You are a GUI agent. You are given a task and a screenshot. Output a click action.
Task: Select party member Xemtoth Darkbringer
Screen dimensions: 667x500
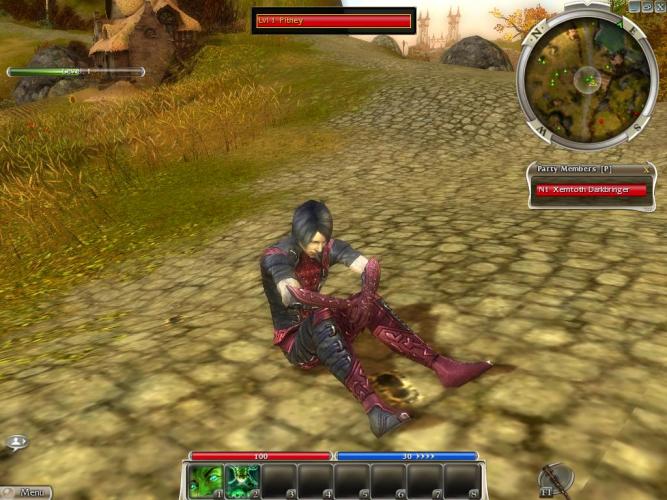point(590,189)
